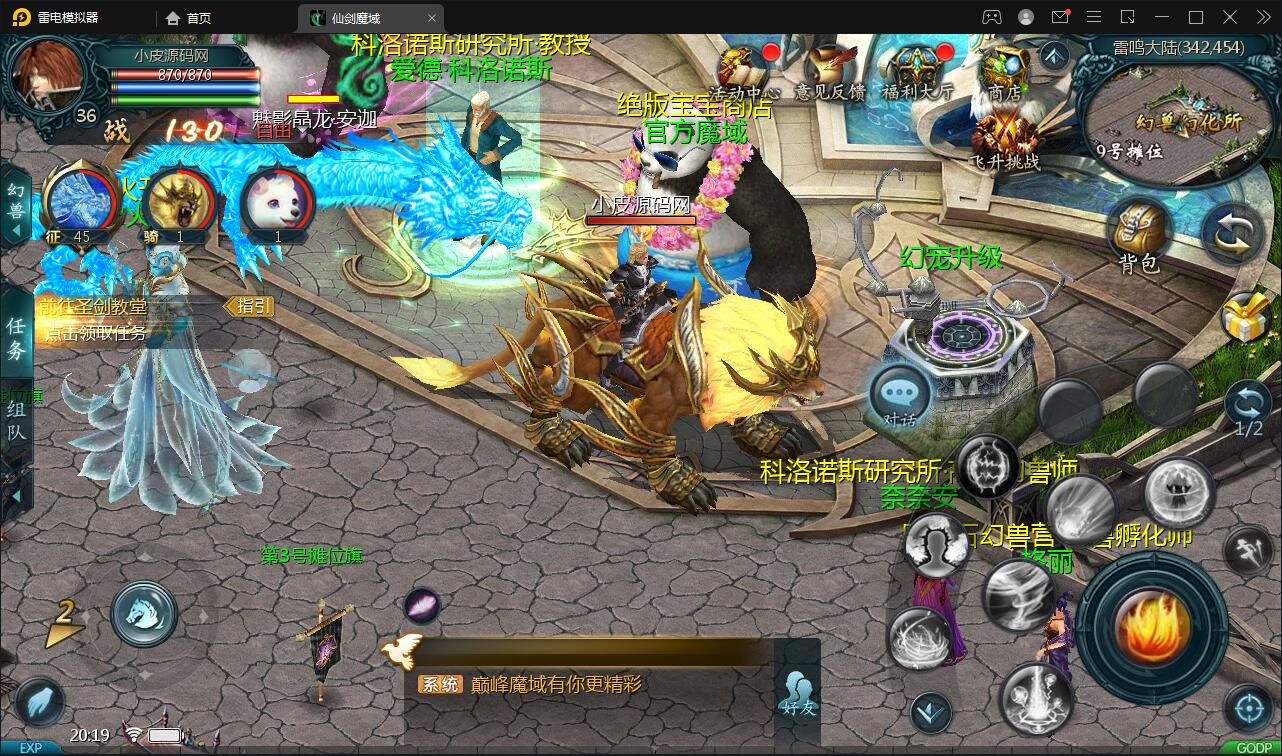The image size is (1282, 756).
Task: Switch to the 首页 home tab
Action: [189, 18]
